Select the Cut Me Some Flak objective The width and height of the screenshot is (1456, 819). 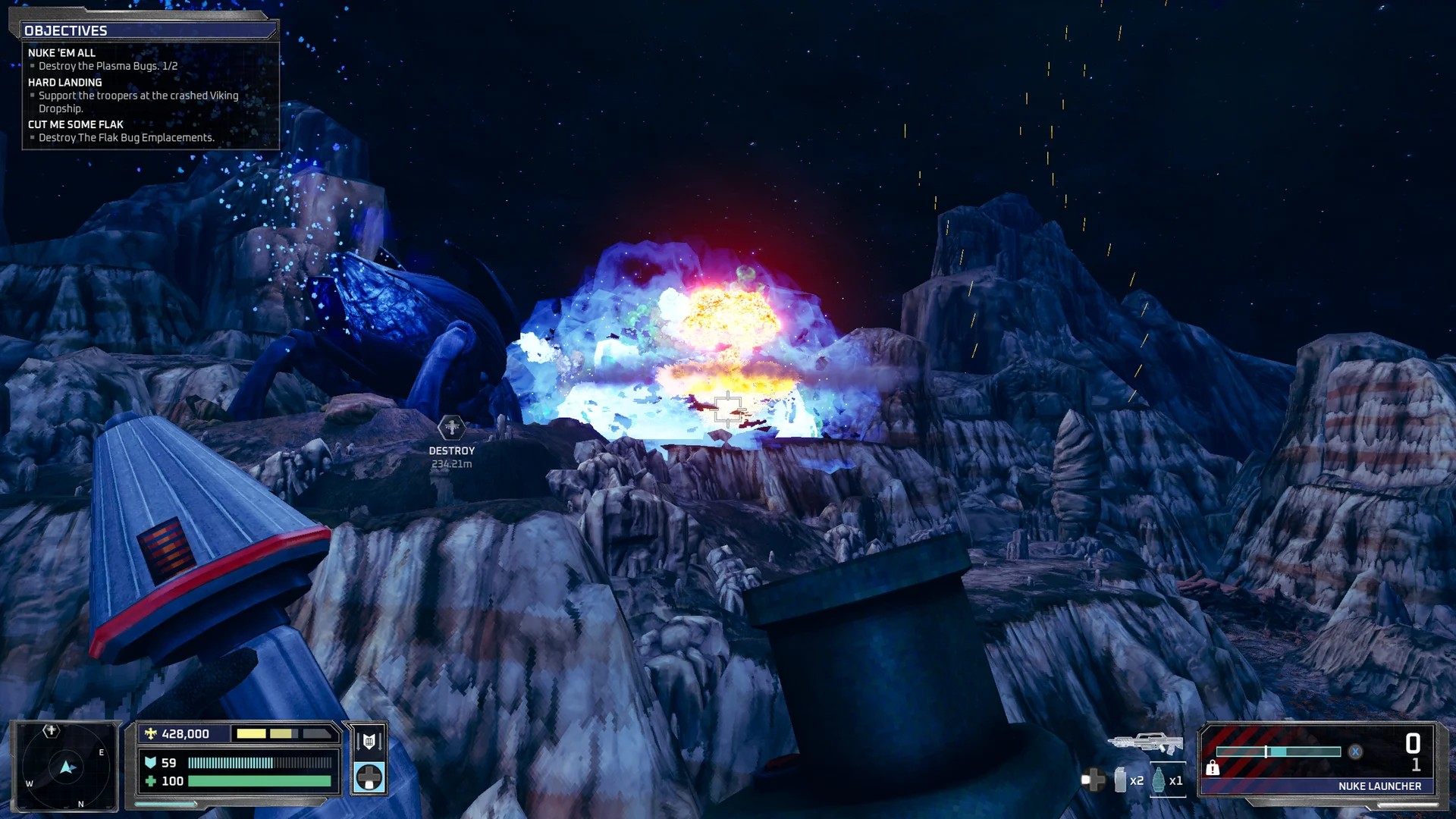(x=75, y=124)
